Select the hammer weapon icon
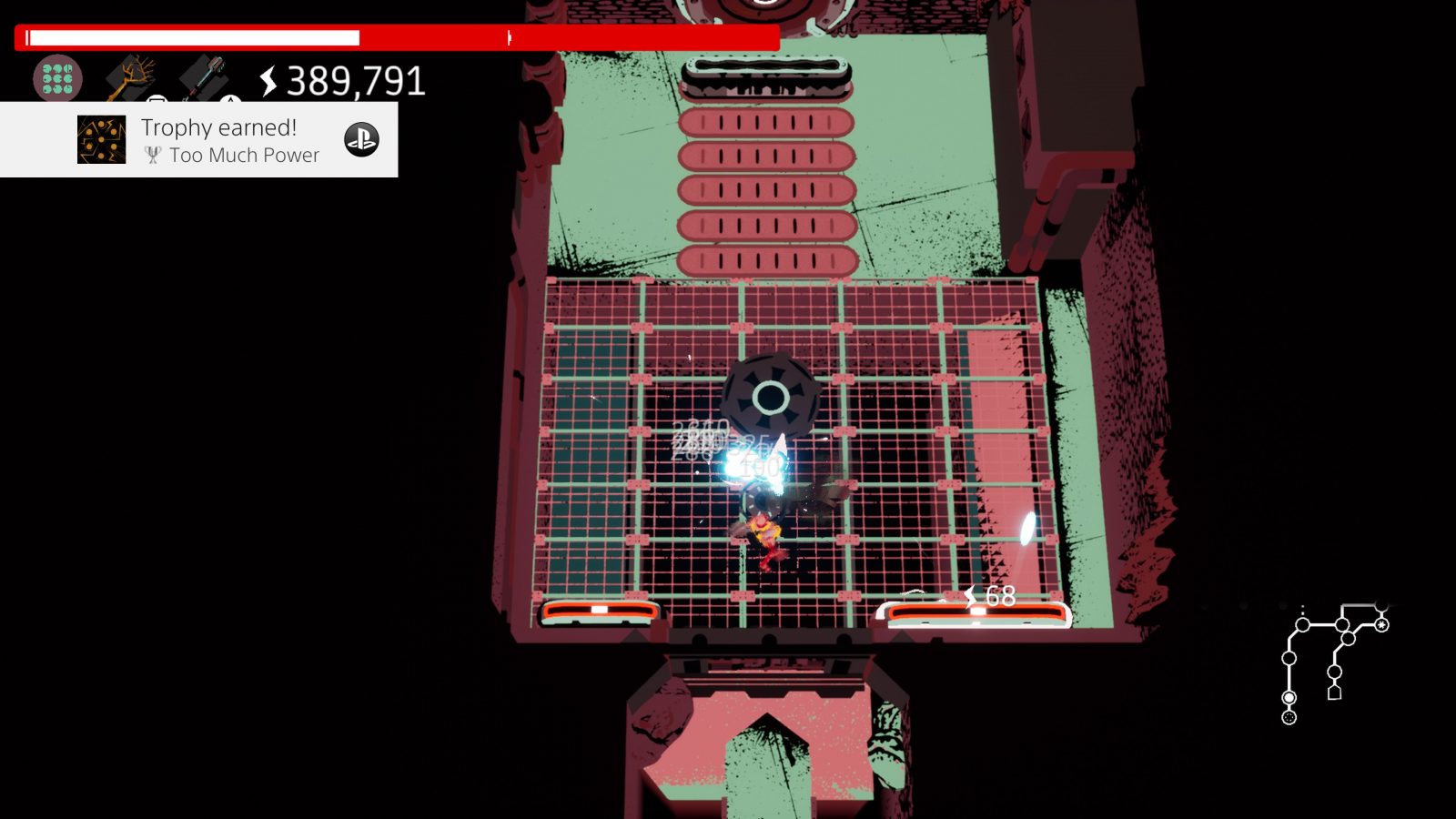 [203, 76]
